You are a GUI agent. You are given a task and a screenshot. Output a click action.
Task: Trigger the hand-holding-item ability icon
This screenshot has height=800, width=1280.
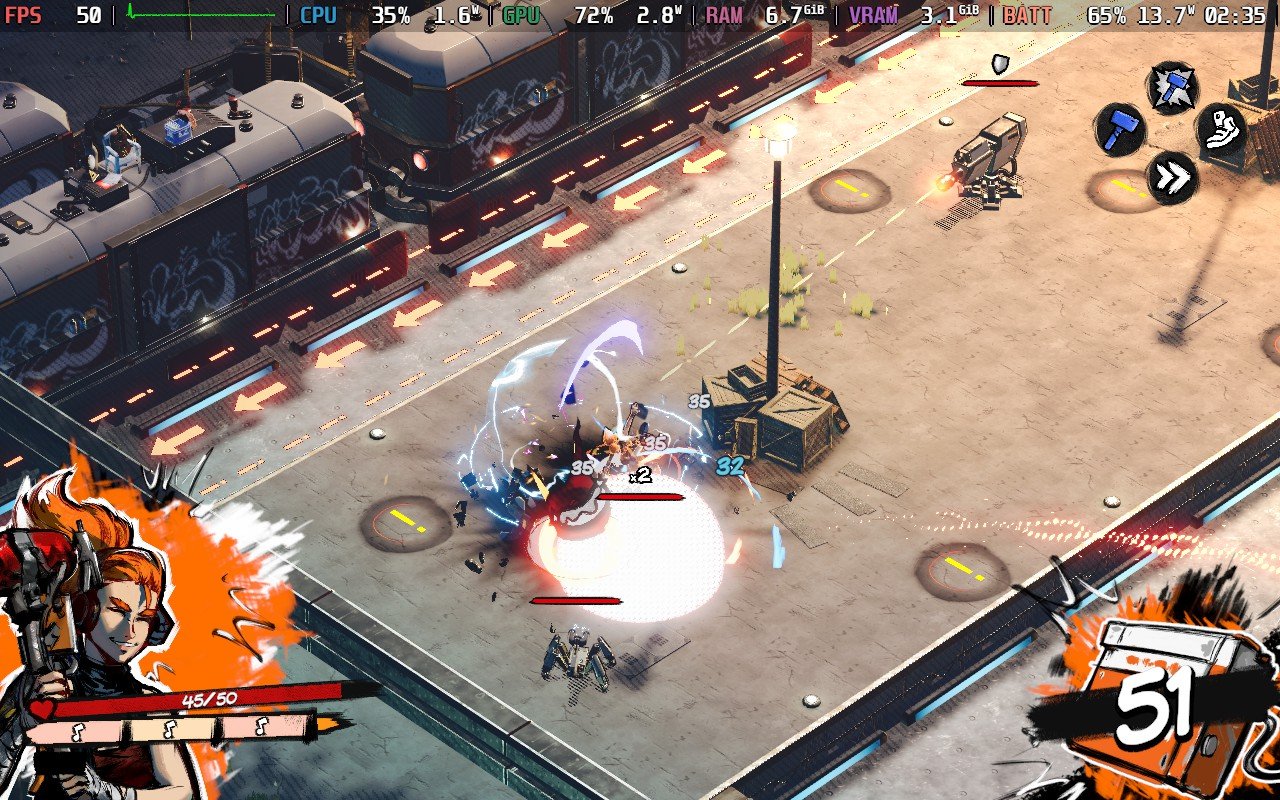pyautogui.click(x=1222, y=130)
